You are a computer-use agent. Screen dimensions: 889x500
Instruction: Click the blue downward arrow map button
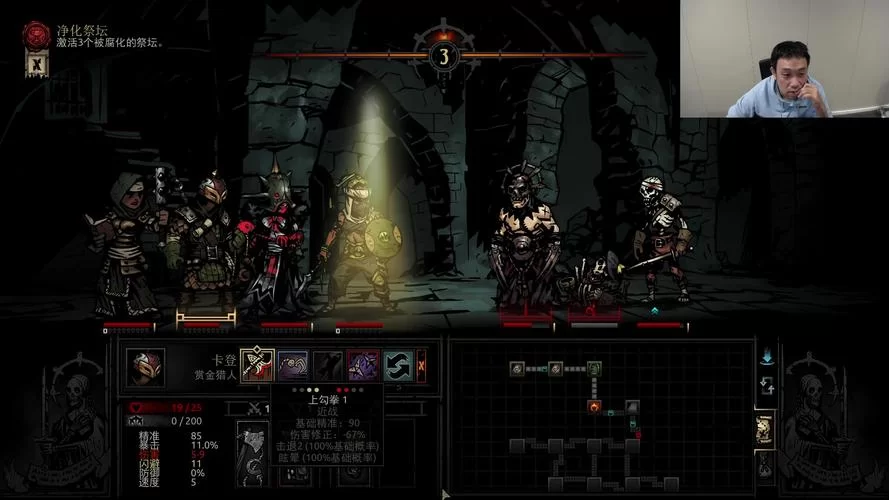(x=767, y=356)
